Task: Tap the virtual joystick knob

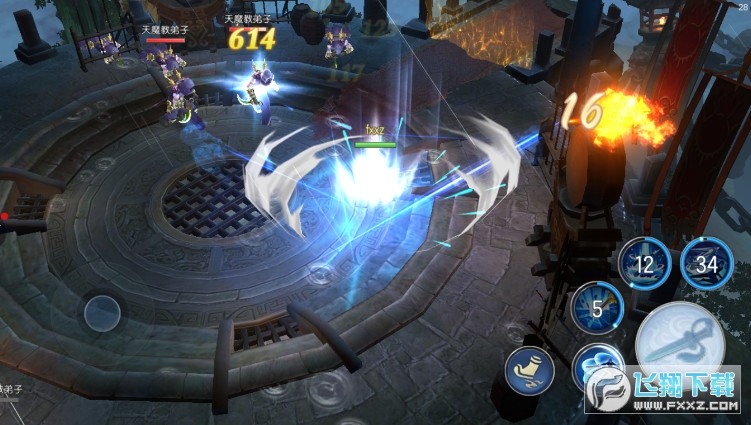Action: (x=102, y=314)
